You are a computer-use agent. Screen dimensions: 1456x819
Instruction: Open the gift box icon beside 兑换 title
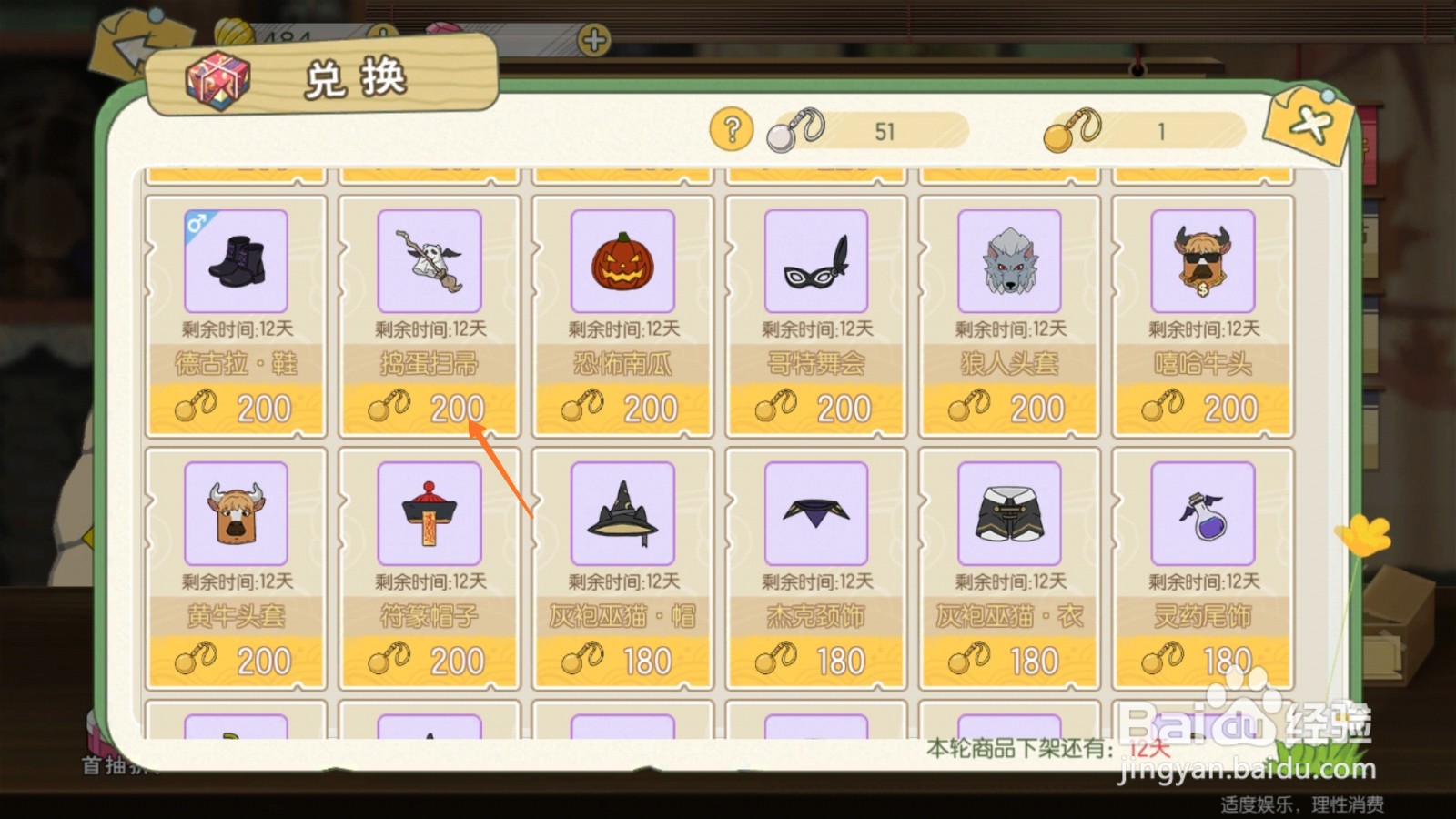218,82
